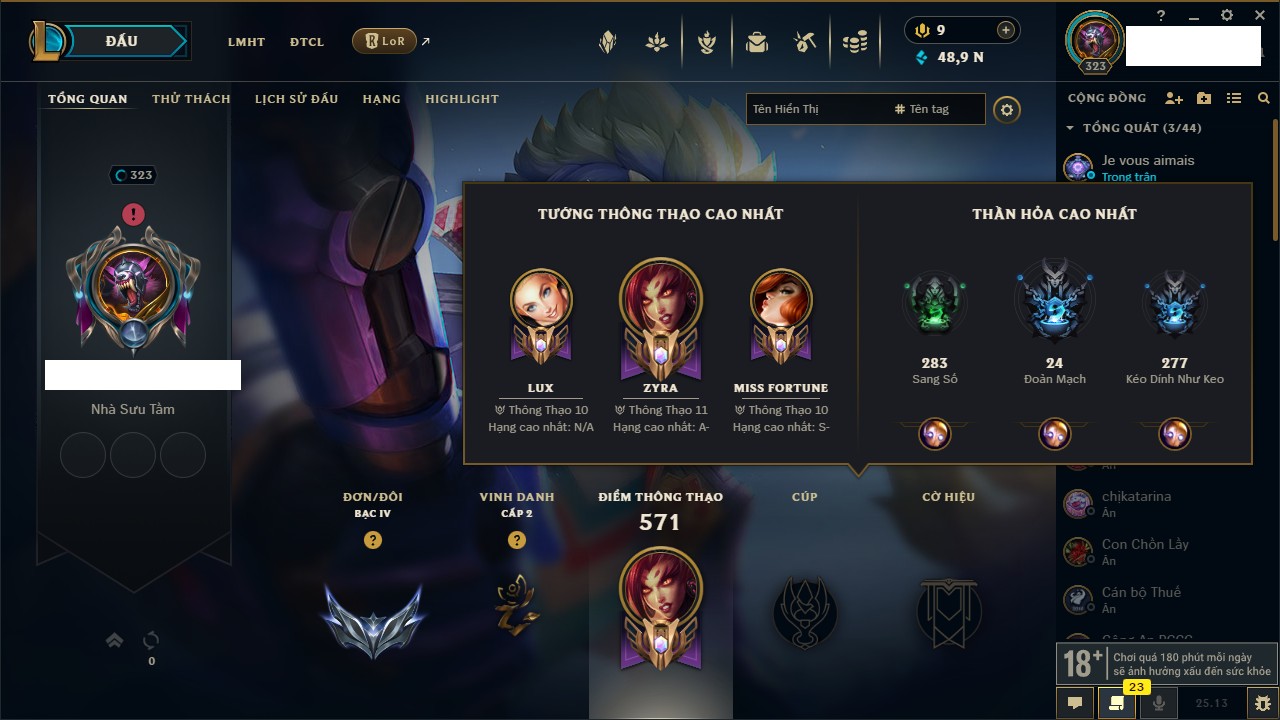This screenshot has width=1280, height=720.
Task: Select the Hạng tab
Action: coord(381,99)
